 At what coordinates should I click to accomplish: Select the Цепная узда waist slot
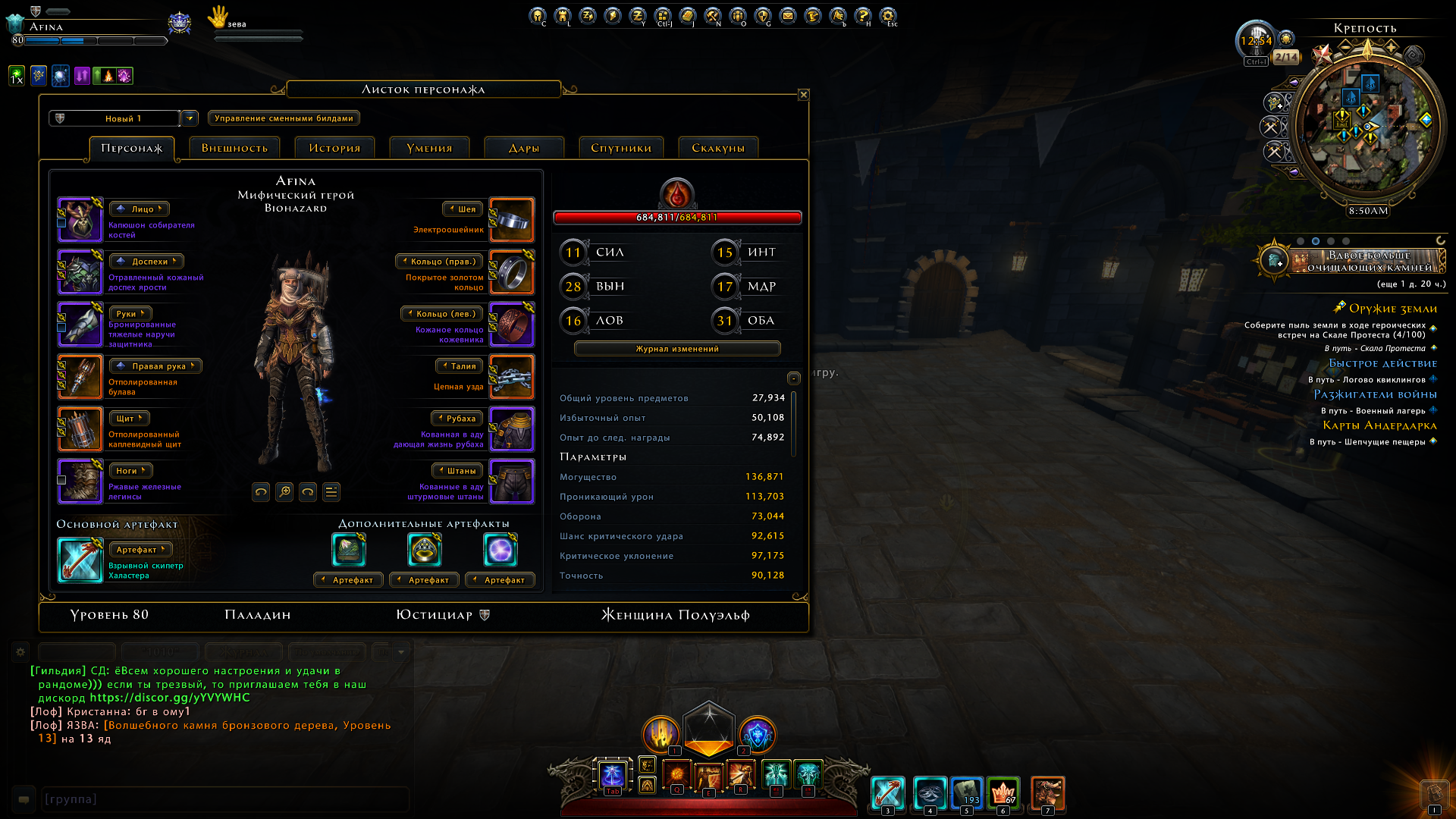coord(512,377)
